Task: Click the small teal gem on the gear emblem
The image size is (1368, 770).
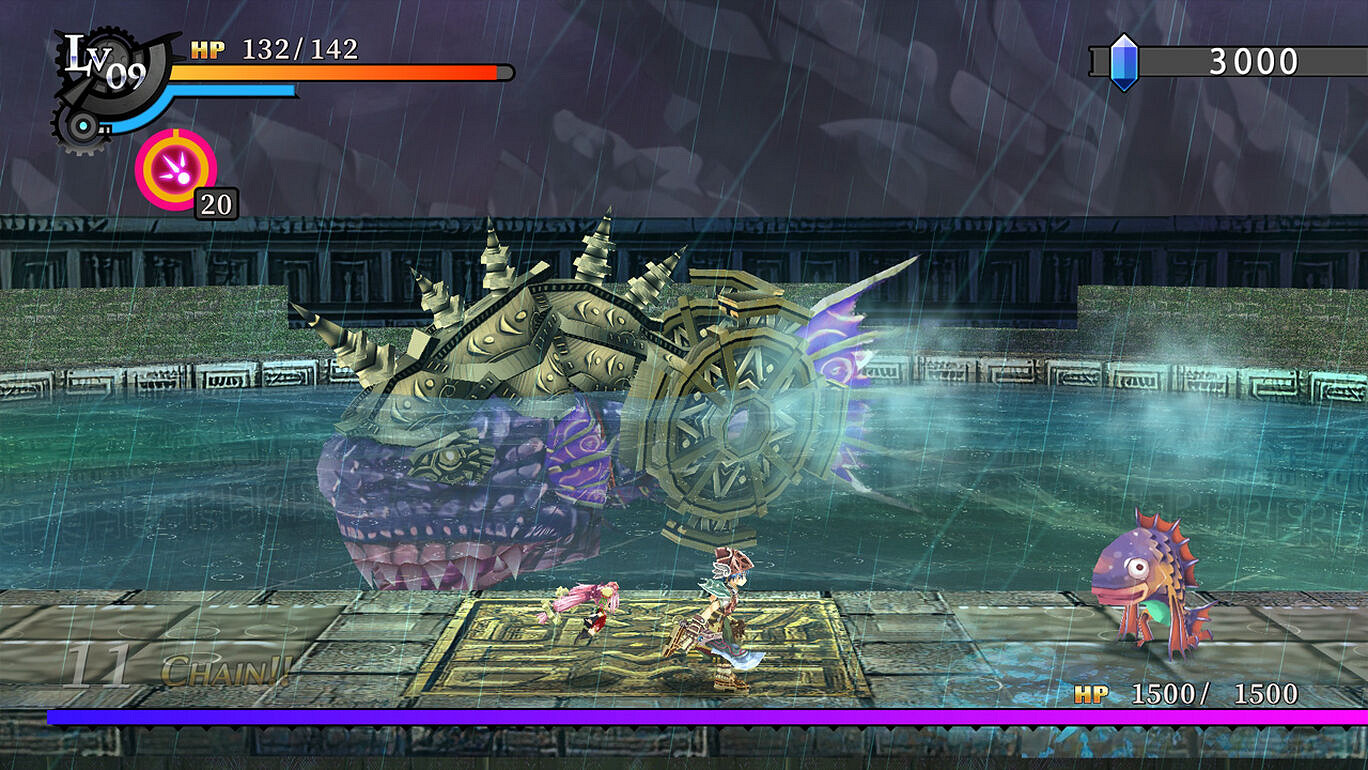Action: [82, 124]
